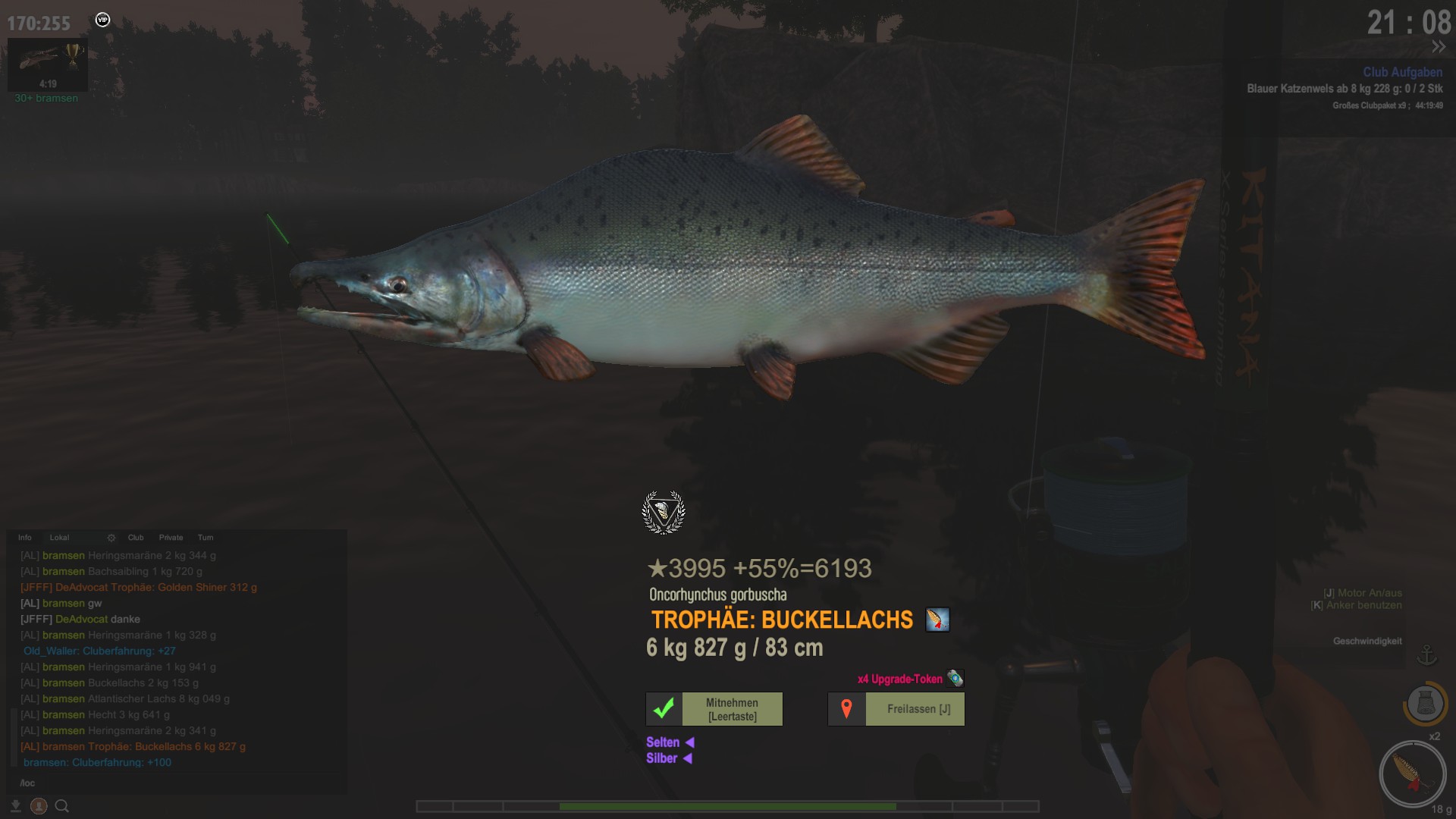Open the player profile icon below chat

39,806
